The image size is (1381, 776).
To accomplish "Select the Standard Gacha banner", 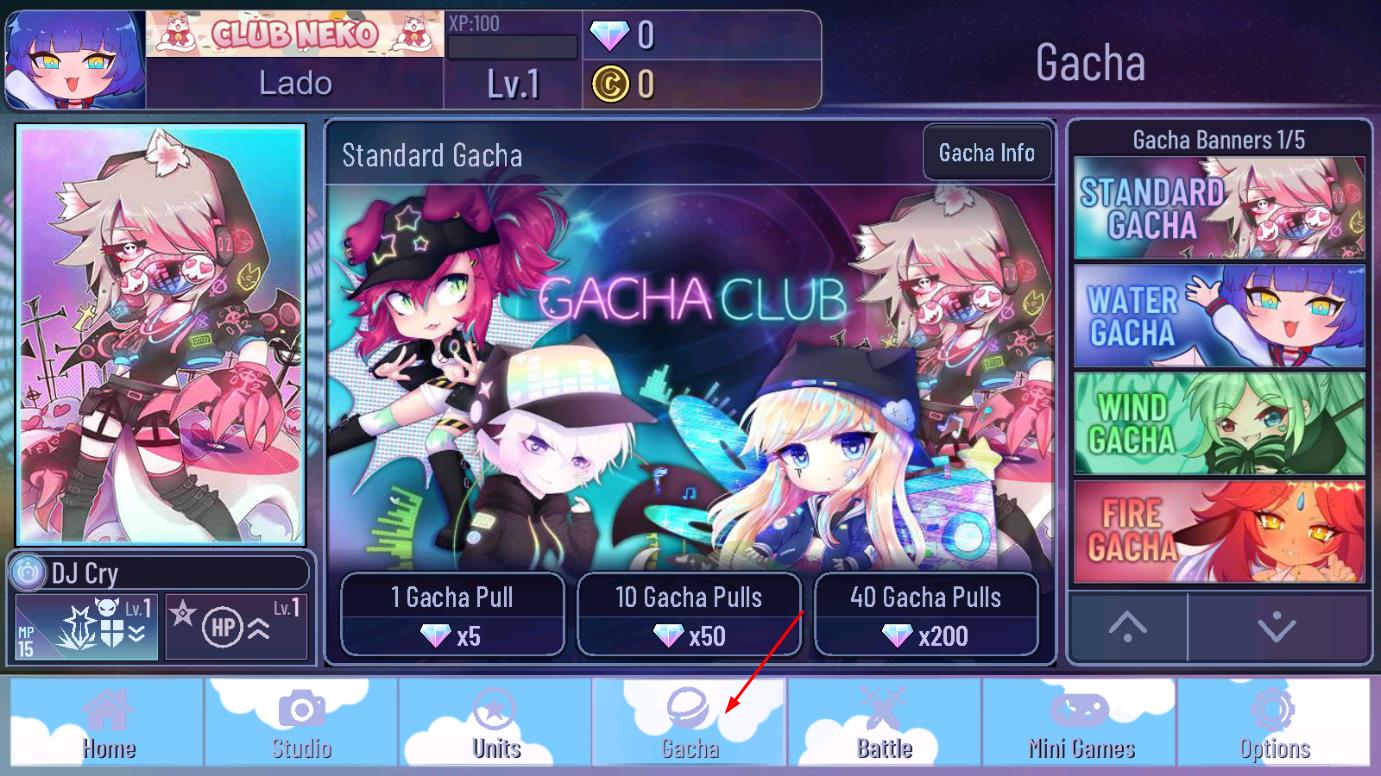I will [1219, 208].
